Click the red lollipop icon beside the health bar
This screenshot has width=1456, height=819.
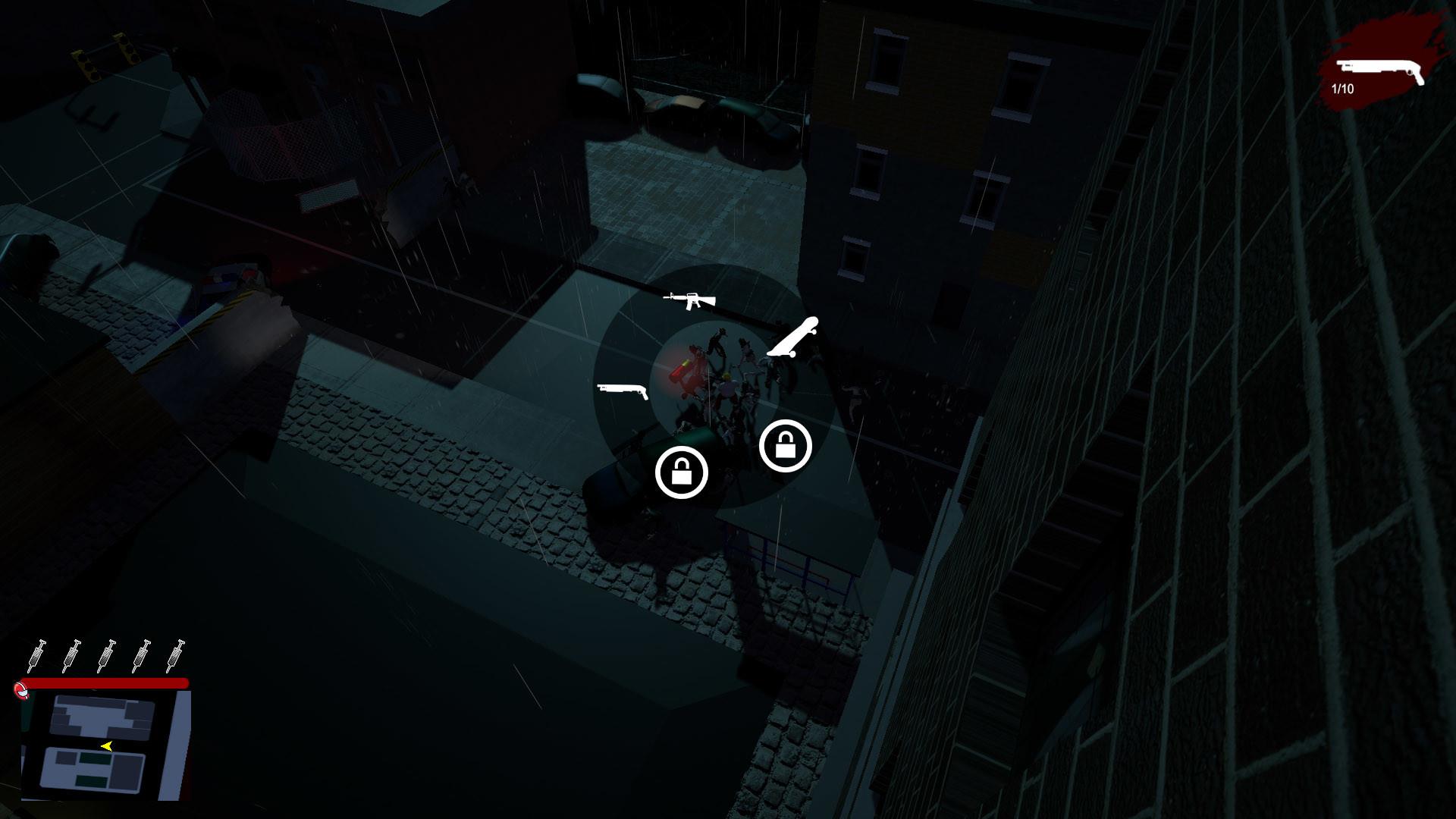(21, 689)
